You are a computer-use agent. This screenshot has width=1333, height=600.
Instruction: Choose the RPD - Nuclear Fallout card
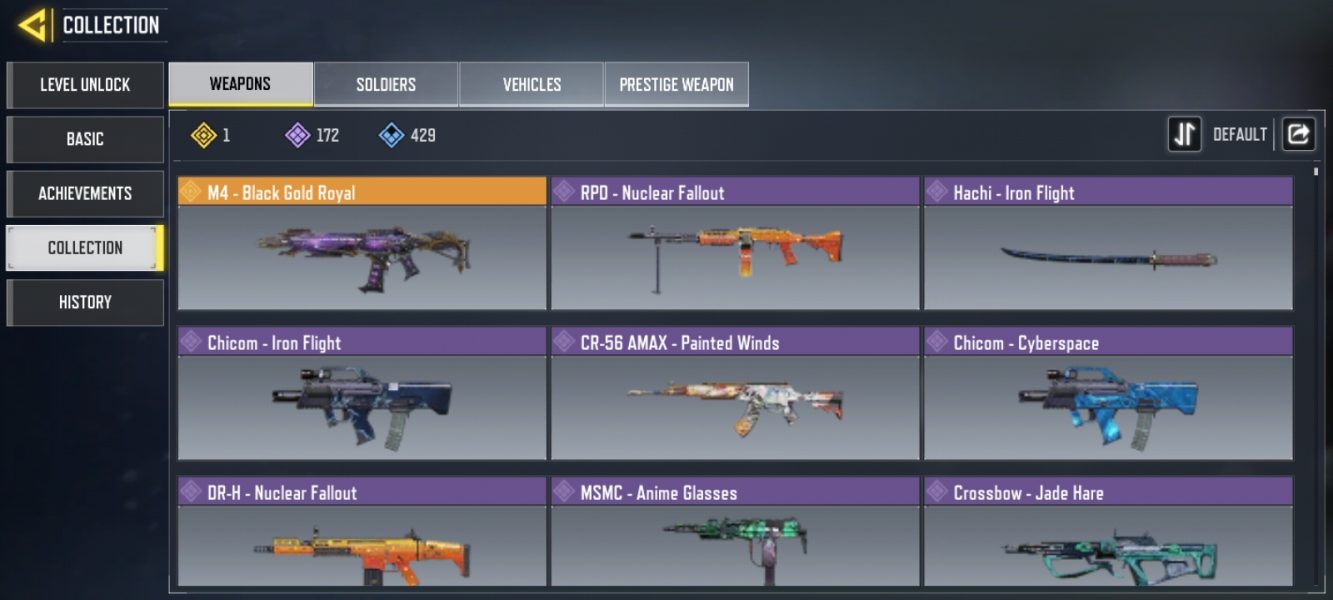[735, 245]
